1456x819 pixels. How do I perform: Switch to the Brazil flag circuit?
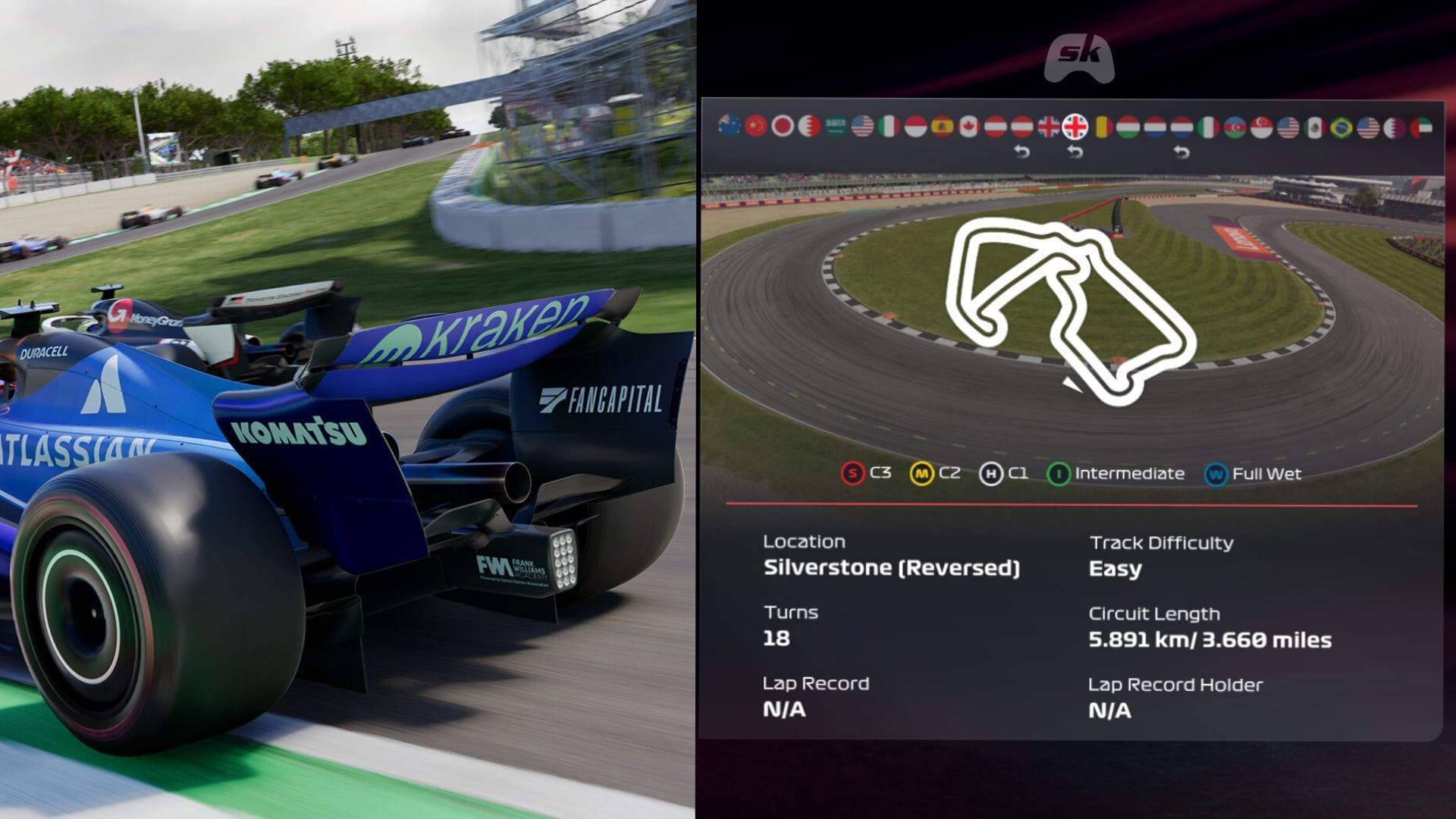coord(1341,126)
